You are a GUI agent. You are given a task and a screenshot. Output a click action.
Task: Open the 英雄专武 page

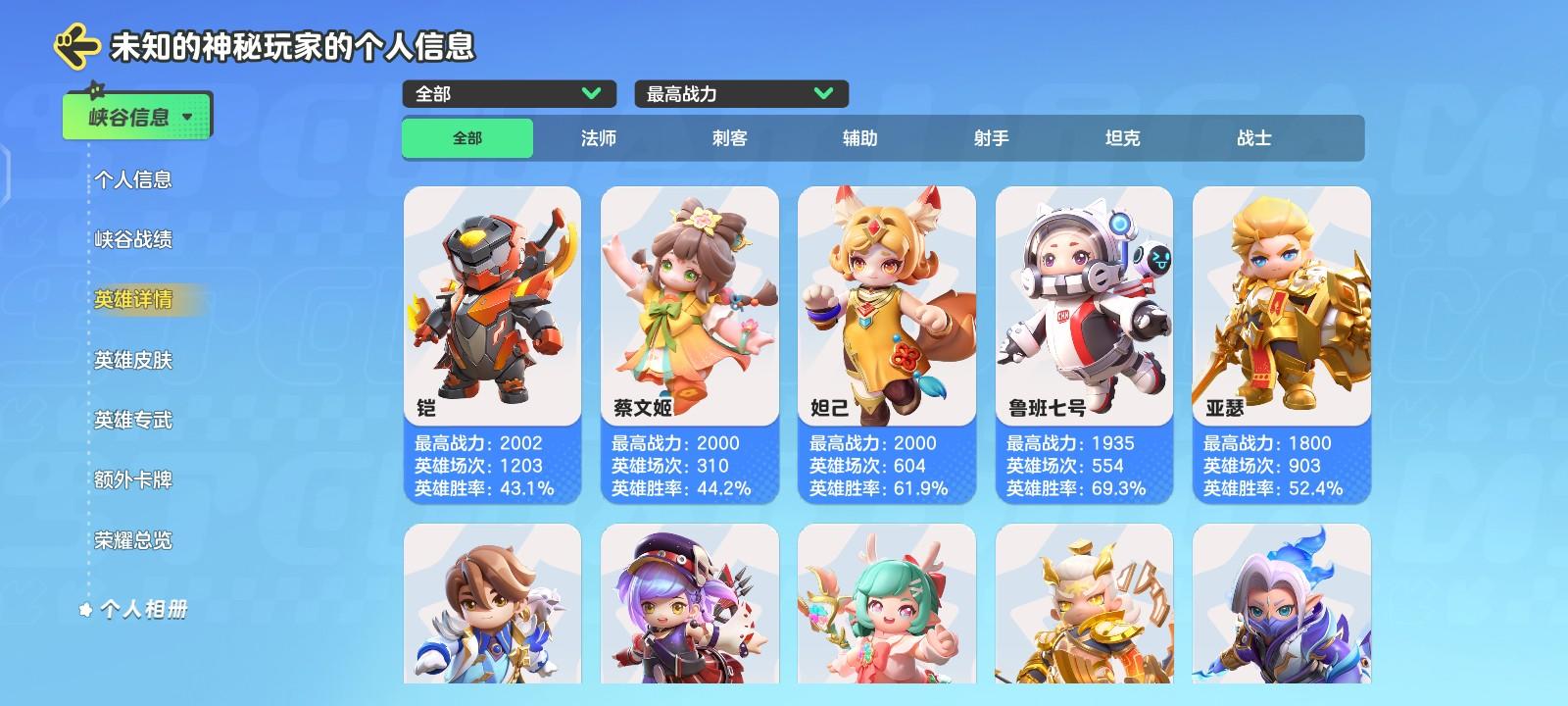click(x=133, y=421)
